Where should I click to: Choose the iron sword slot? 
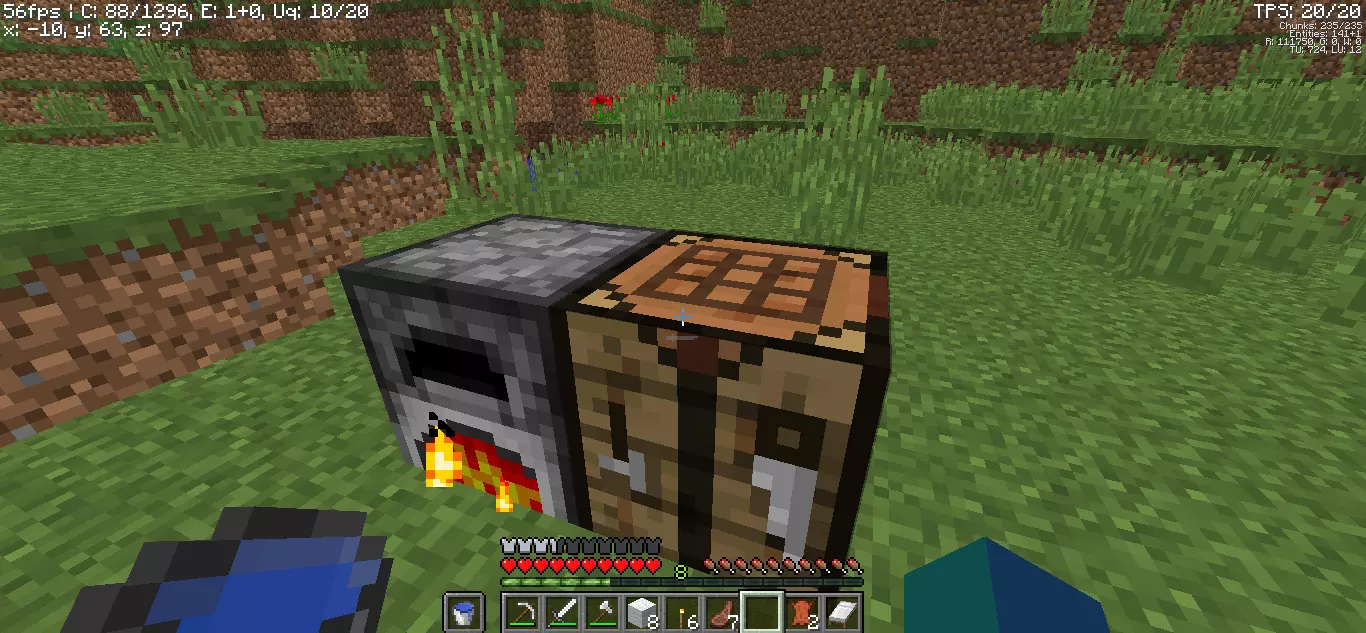tap(562, 612)
